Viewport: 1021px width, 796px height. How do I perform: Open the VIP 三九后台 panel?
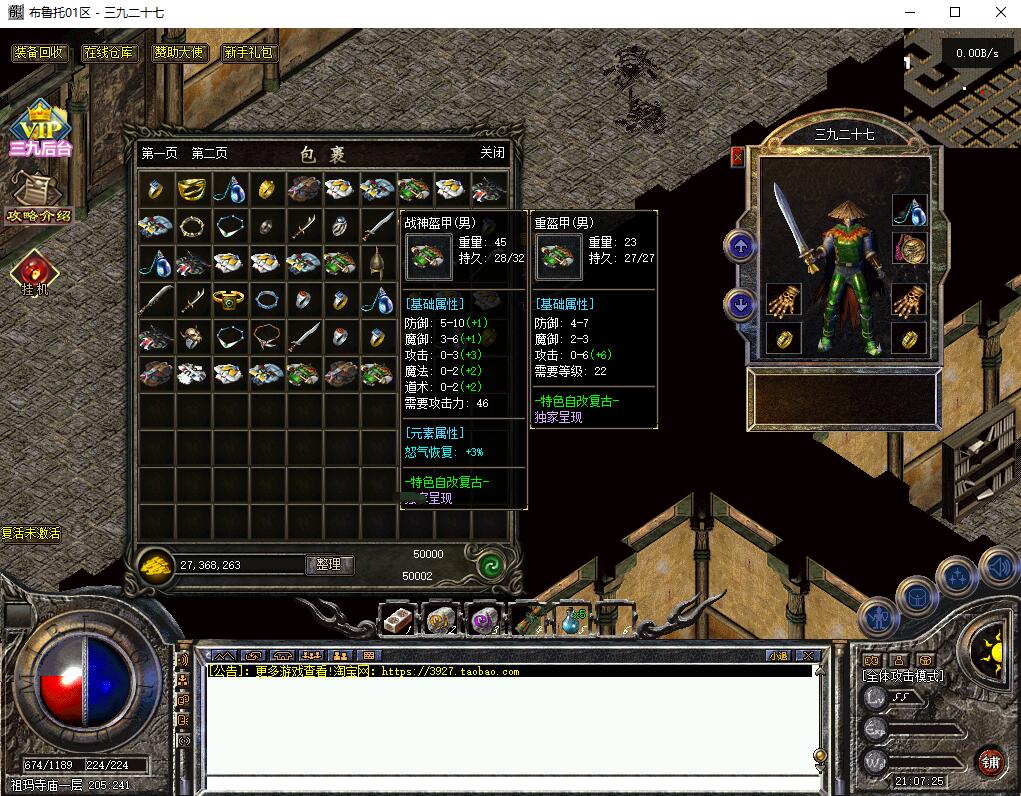click(40, 130)
